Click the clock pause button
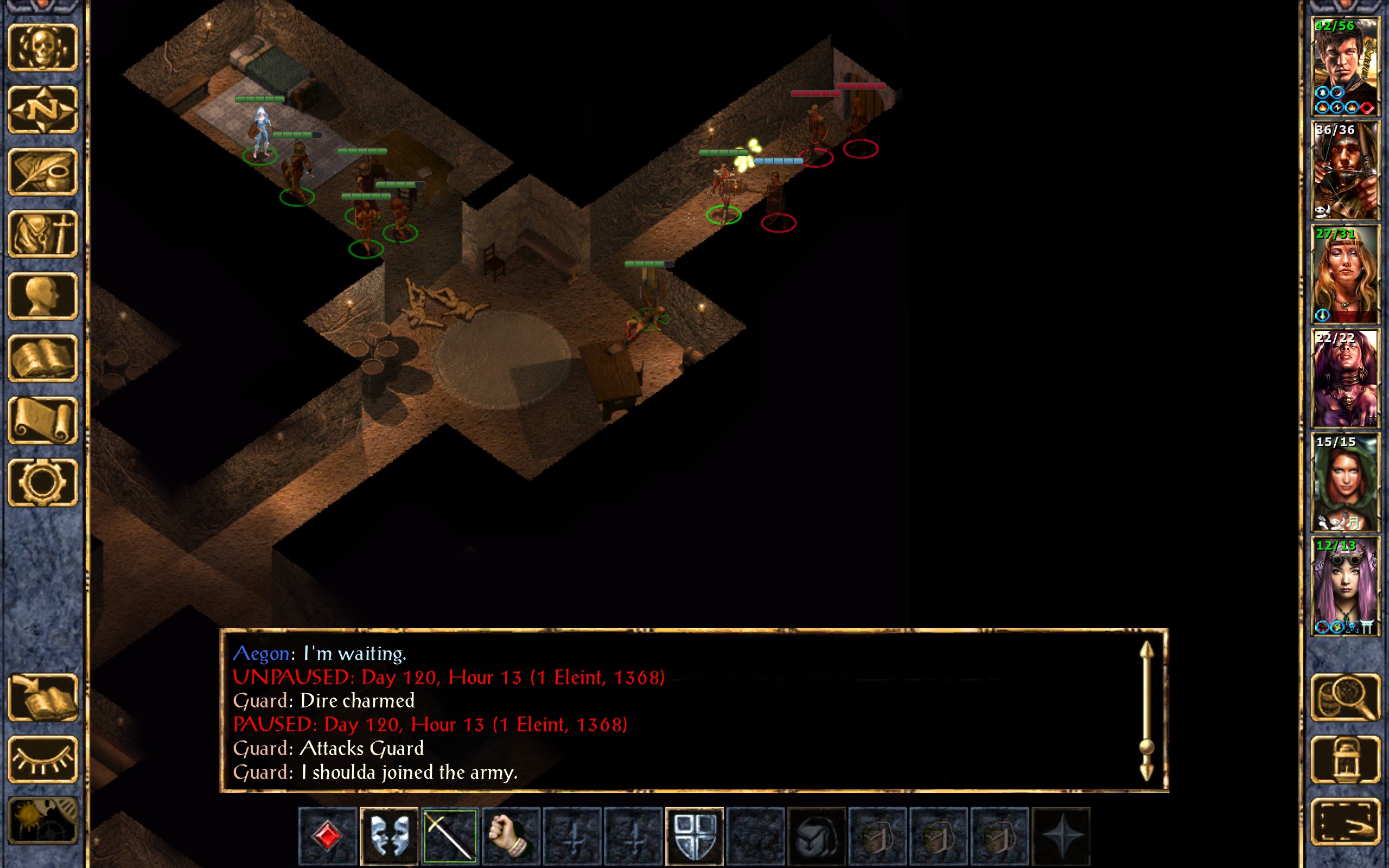Screen dimensions: 1389x868 click(x=43, y=821)
